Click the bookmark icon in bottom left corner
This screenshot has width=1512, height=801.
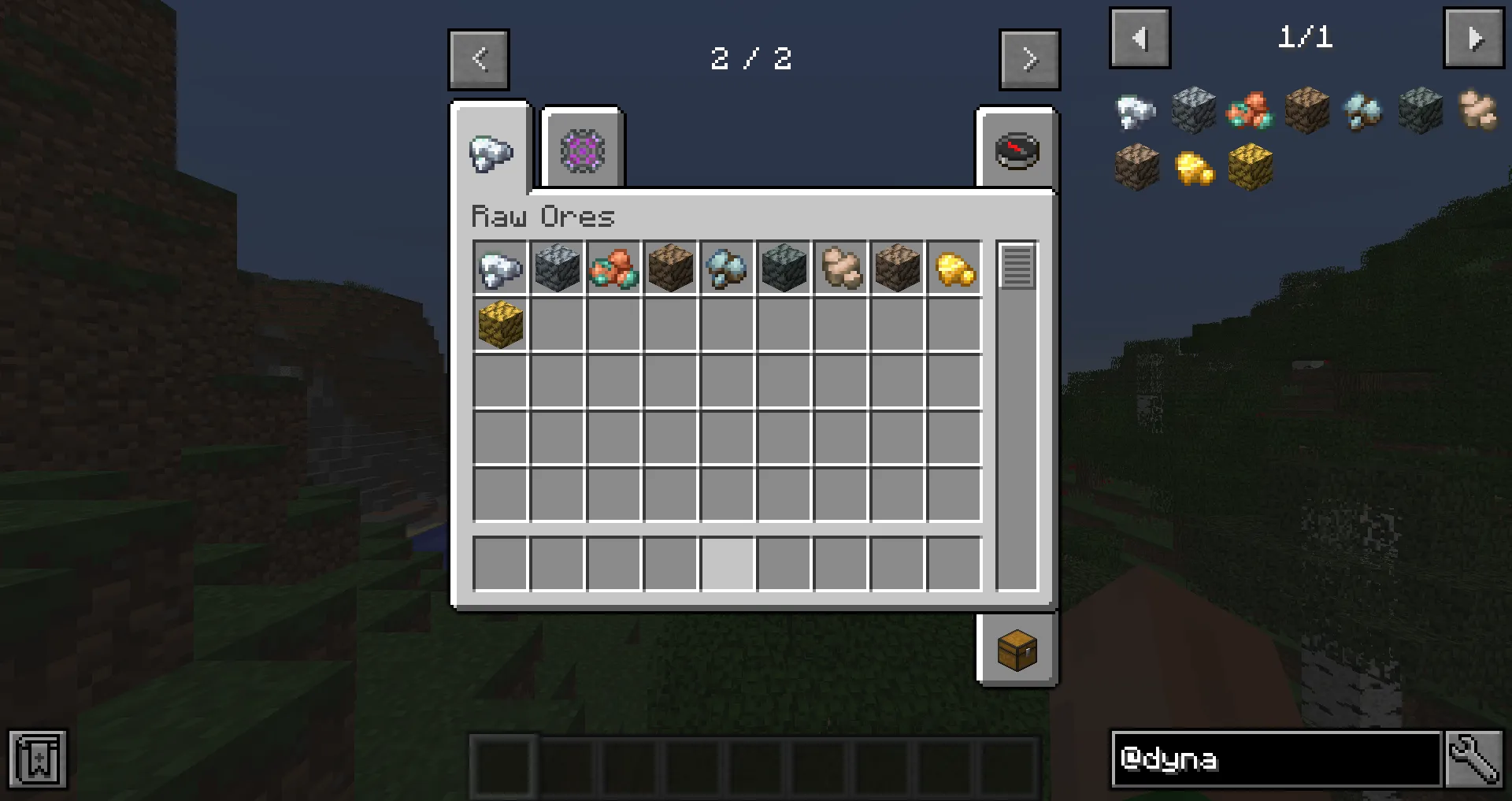(x=37, y=759)
